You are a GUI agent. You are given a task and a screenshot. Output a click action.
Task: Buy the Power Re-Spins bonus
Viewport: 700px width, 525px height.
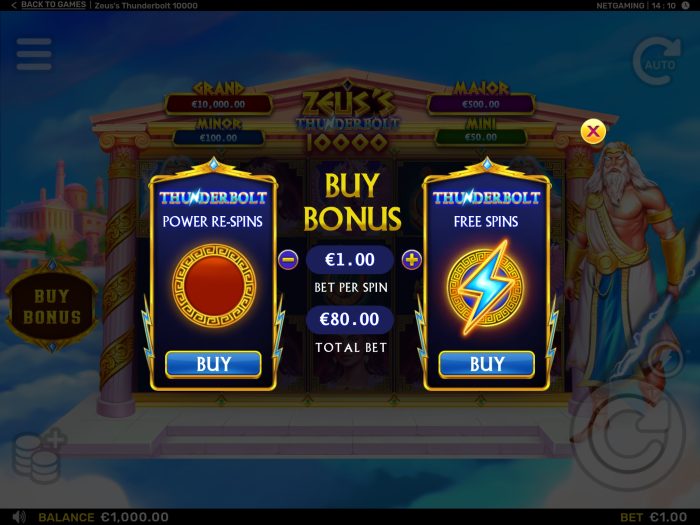[x=213, y=364]
